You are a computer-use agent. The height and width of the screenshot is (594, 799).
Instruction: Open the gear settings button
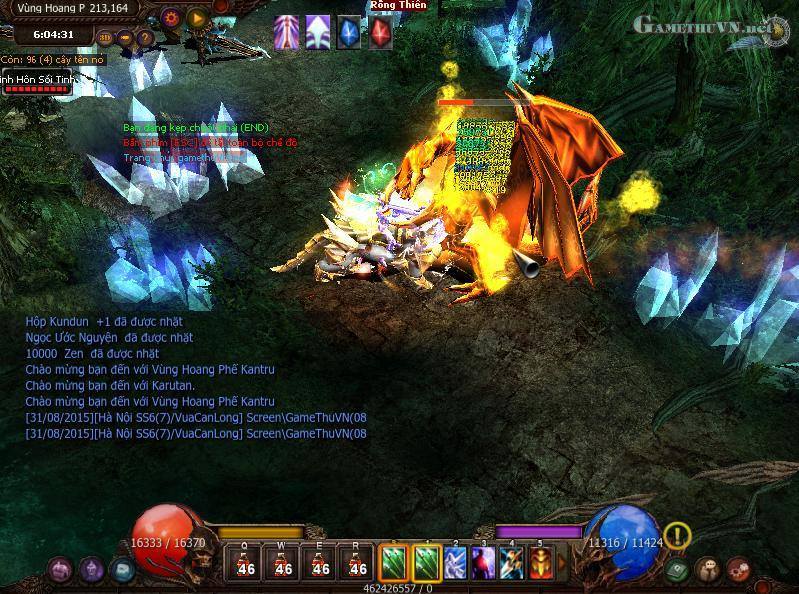click(171, 17)
